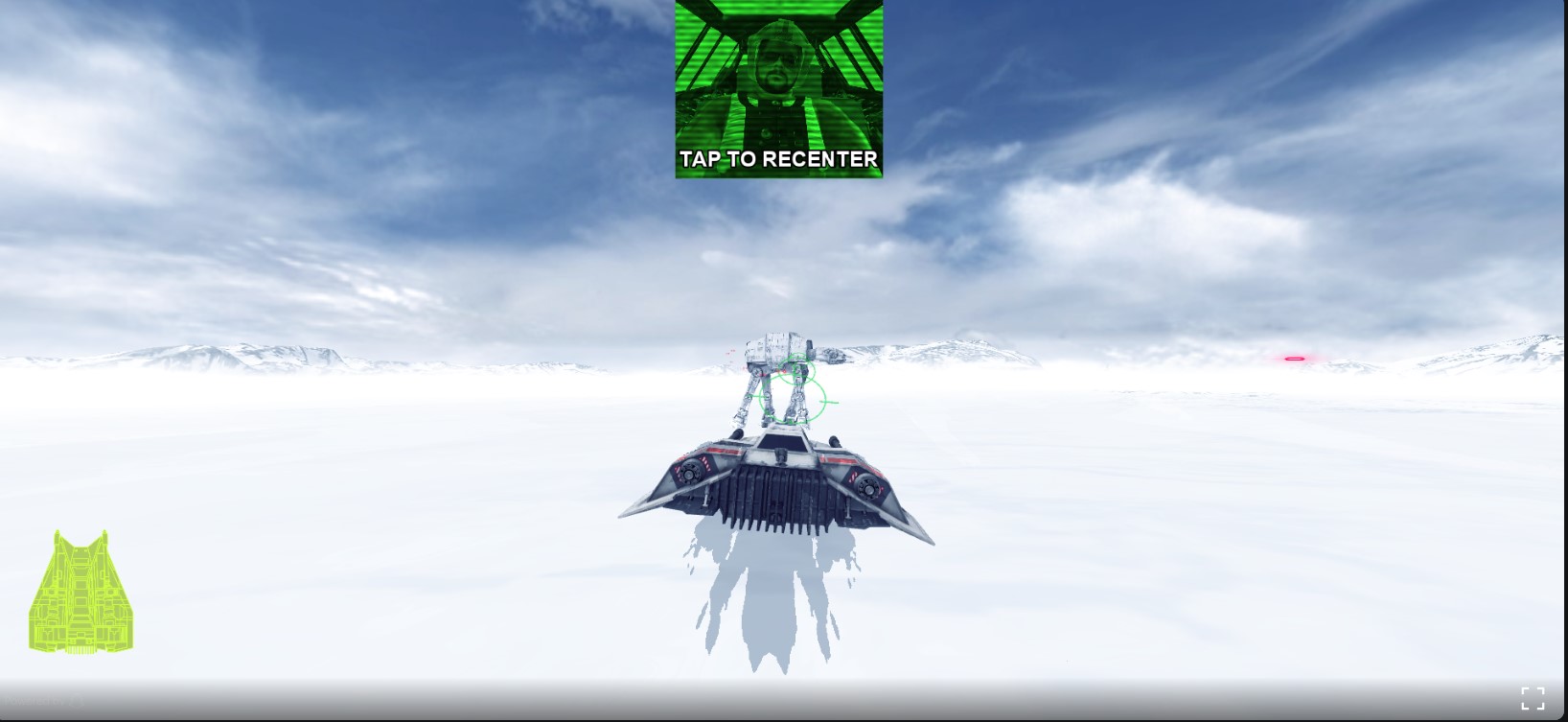The height and width of the screenshot is (722, 1568).
Task: Click the red laser blast near the right horizon
Action: coord(1296,359)
